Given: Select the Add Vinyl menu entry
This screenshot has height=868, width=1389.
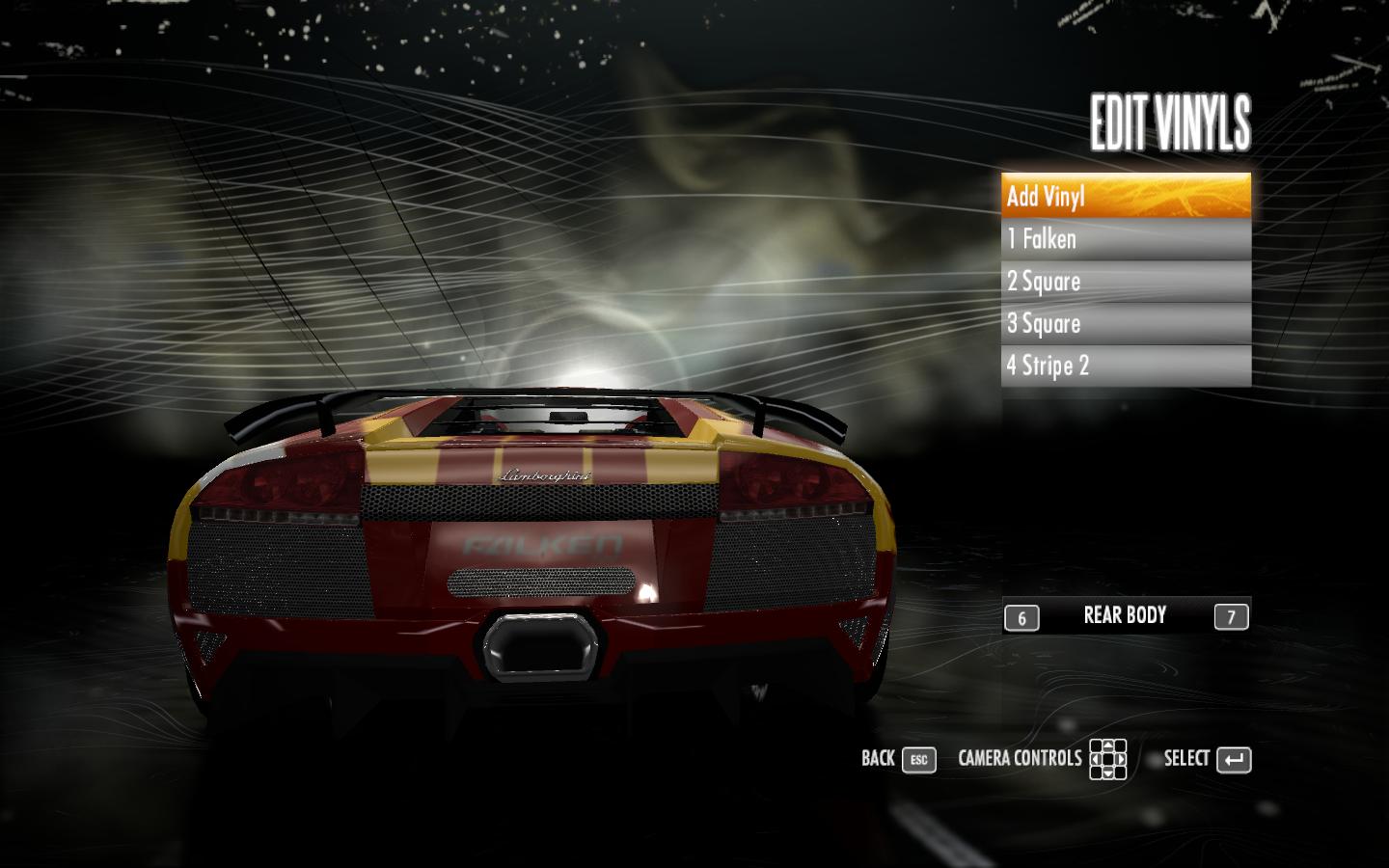Looking at the screenshot, I should pyautogui.click(x=1126, y=196).
